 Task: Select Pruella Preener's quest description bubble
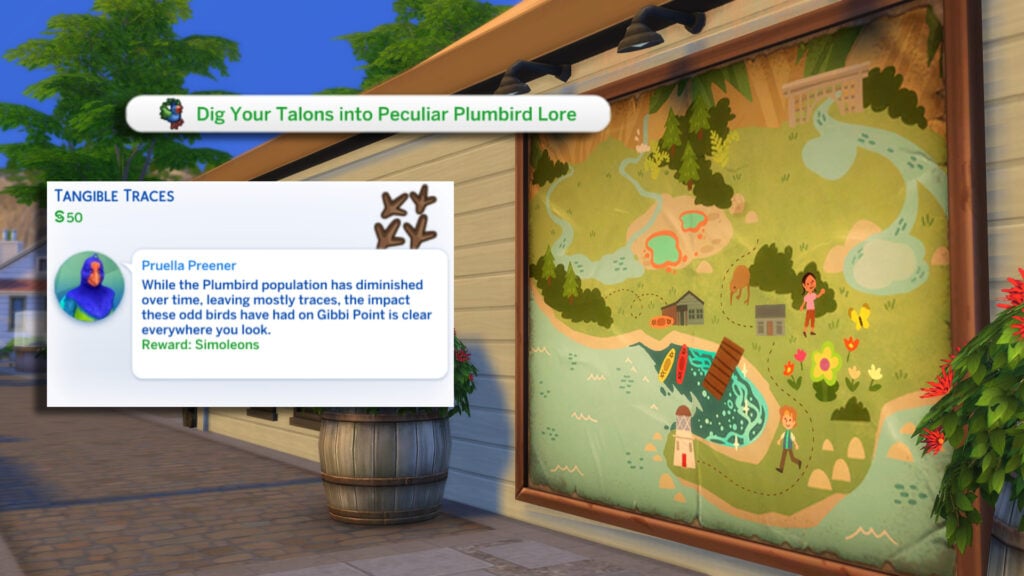coord(288,313)
